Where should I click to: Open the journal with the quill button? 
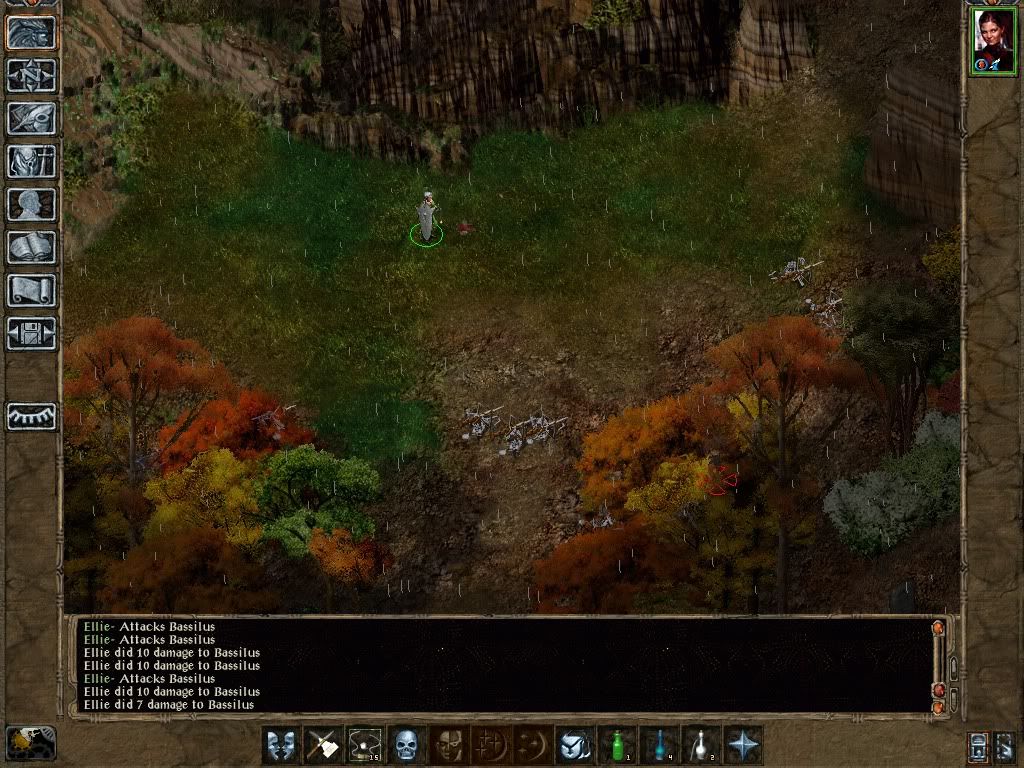32,118
